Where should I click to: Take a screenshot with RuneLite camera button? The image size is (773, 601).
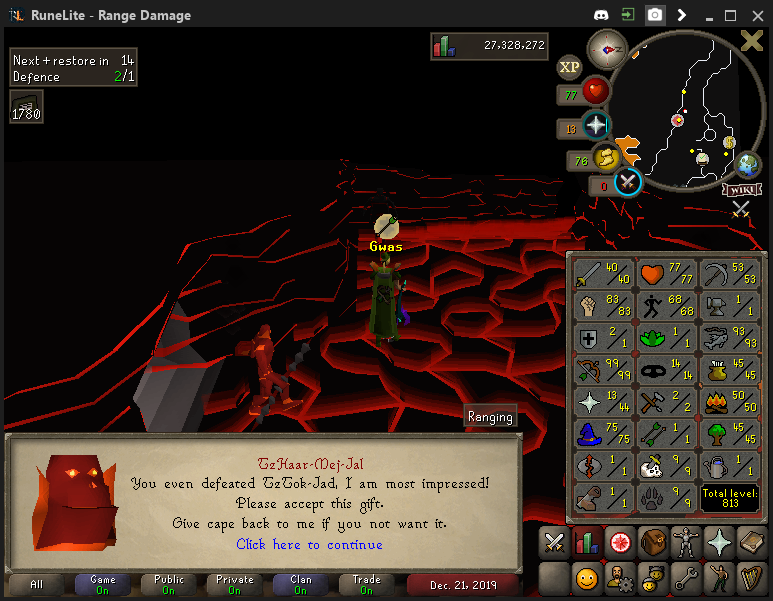click(654, 15)
